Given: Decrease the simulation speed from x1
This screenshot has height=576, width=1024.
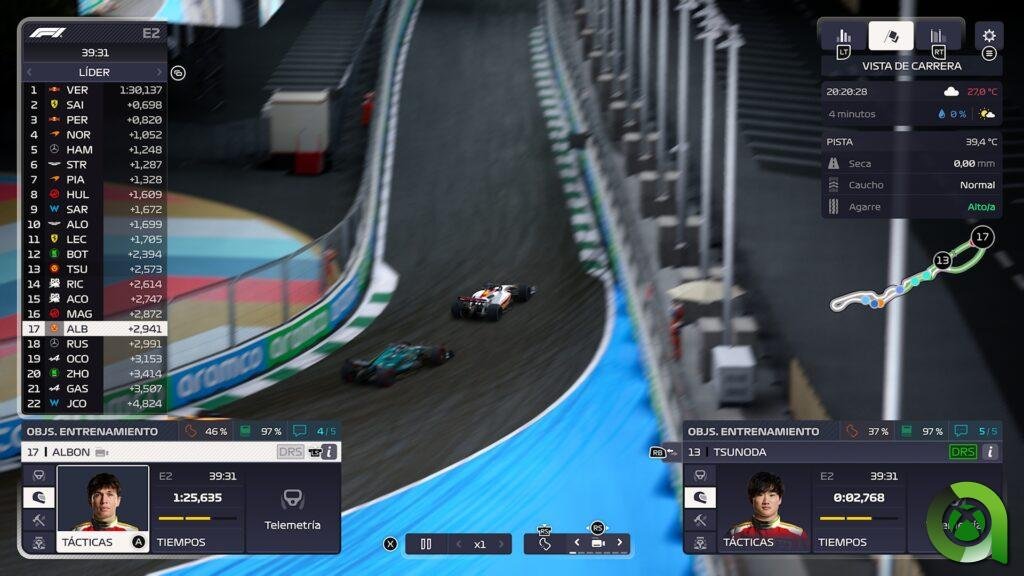Looking at the screenshot, I should [459, 544].
